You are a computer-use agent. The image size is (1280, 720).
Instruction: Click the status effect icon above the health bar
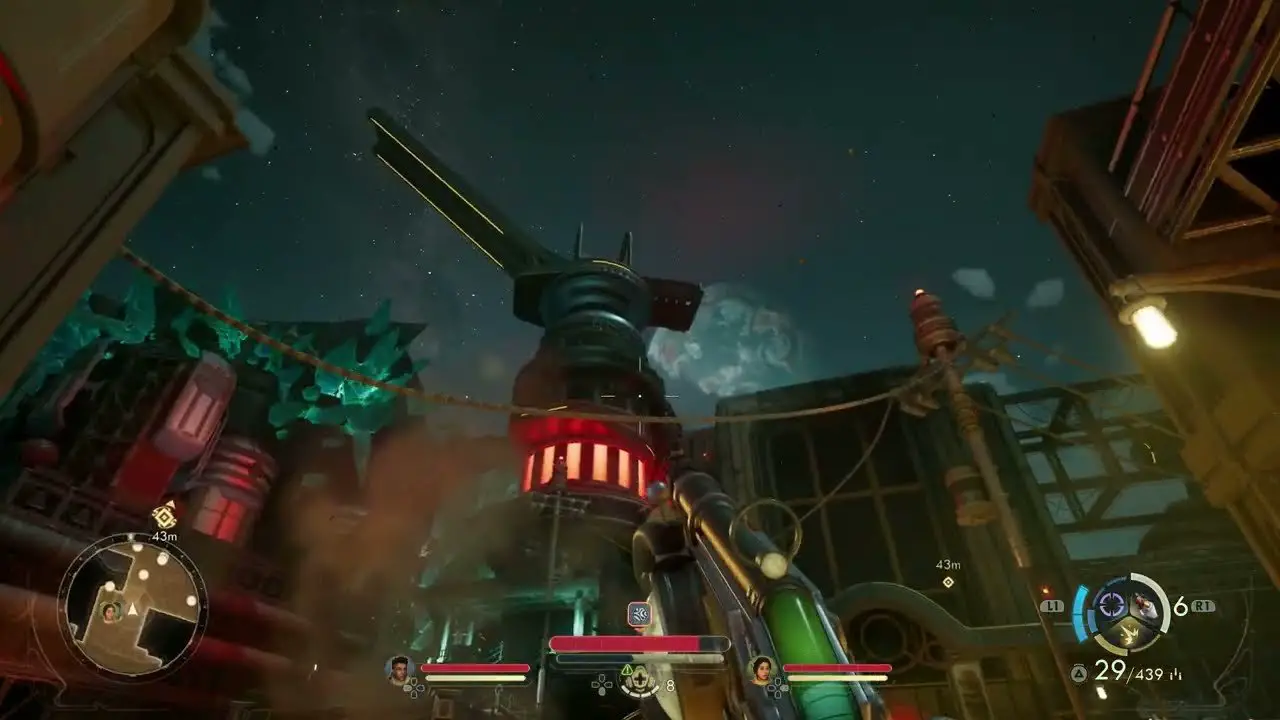click(x=639, y=614)
